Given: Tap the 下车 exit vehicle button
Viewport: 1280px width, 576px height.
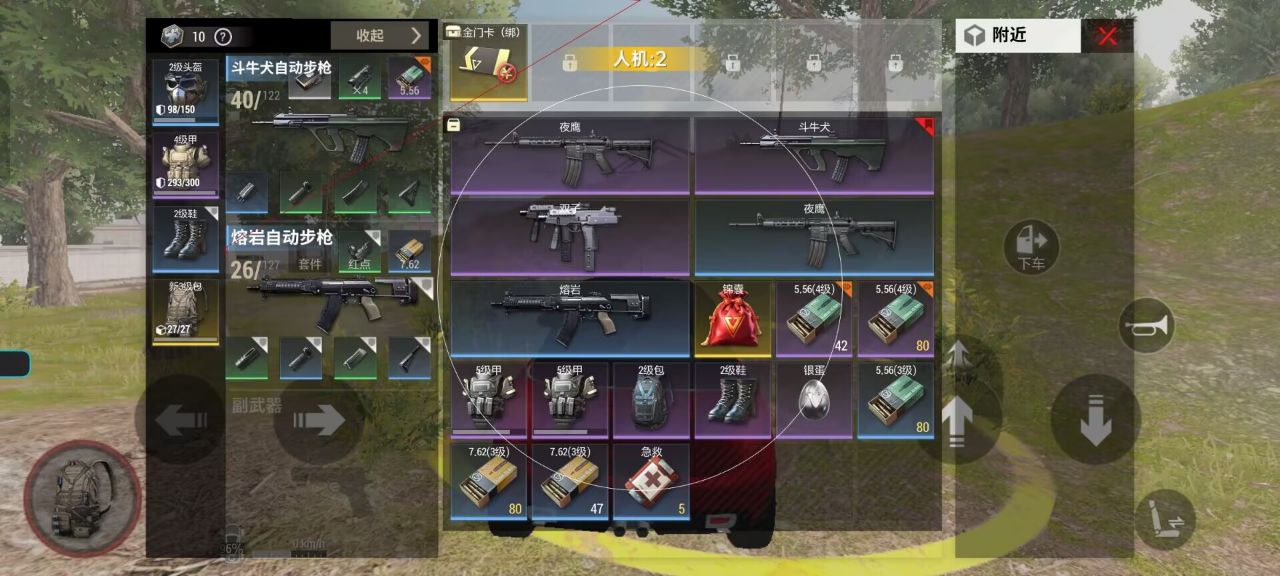Looking at the screenshot, I should (x=1031, y=247).
